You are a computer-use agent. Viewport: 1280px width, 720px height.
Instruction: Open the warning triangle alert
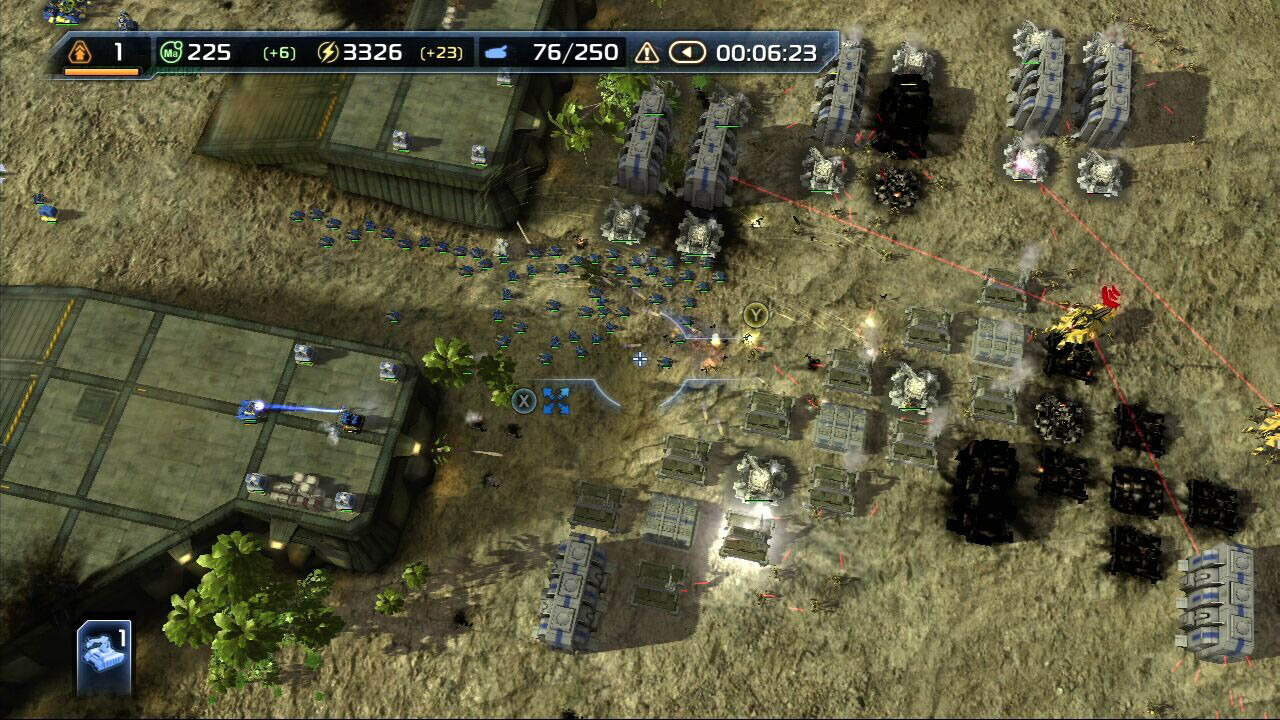click(647, 53)
